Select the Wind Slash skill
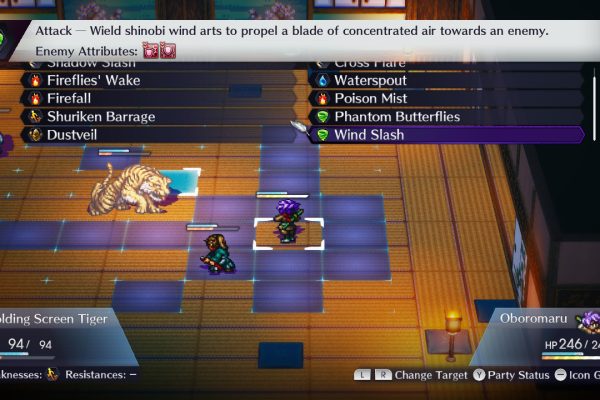The height and width of the screenshot is (400, 600). coord(368,135)
